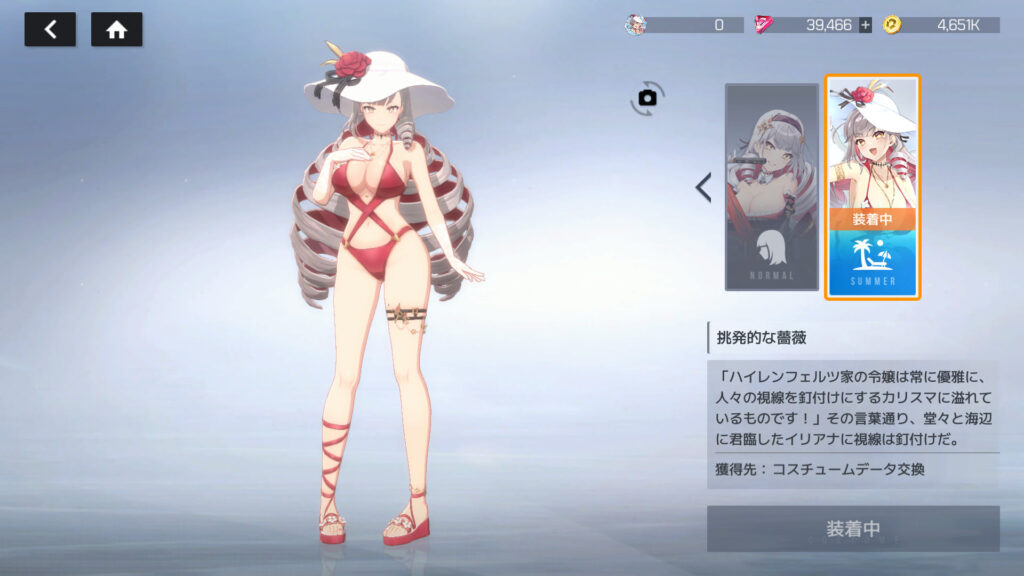Image resolution: width=1024 pixels, height=576 pixels.
Task: Return to the home screen
Action: click(x=116, y=30)
